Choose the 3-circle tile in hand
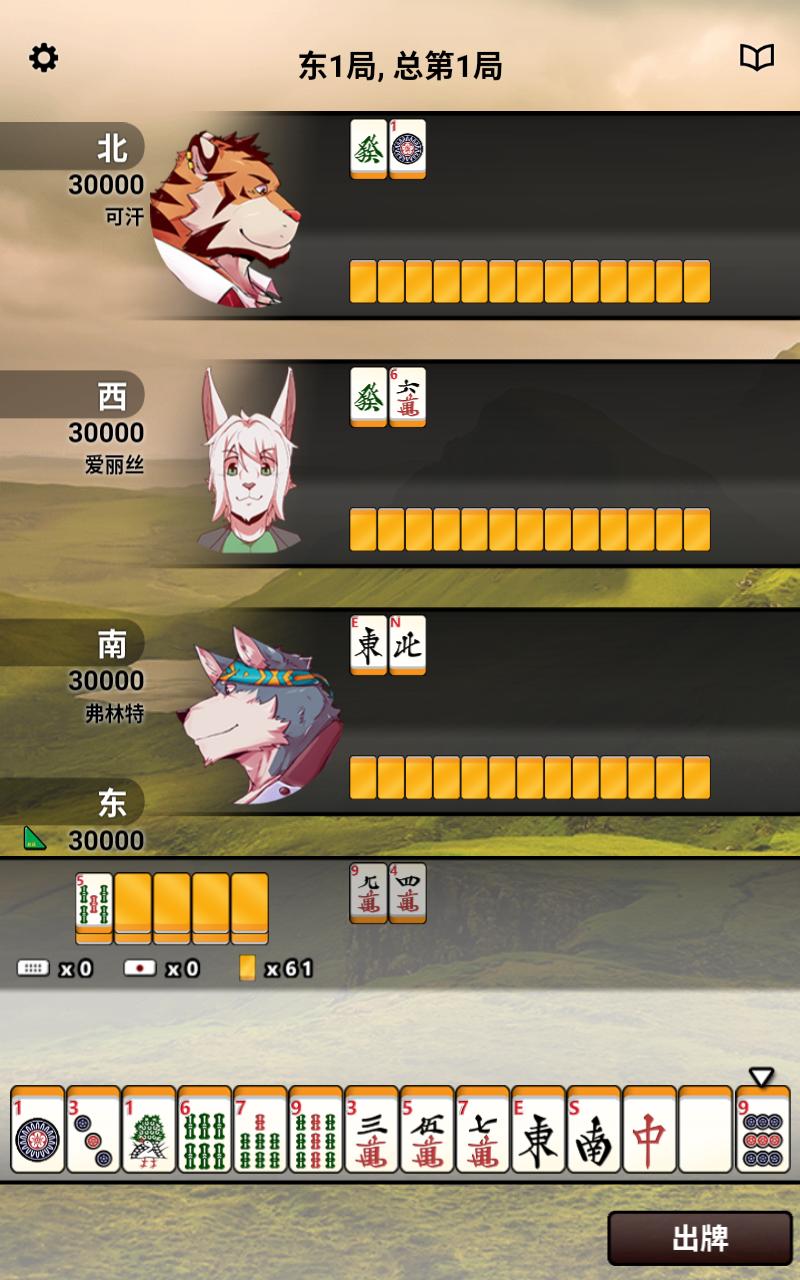Viewport: 800px width, 1280px height. pos(93,1130)
